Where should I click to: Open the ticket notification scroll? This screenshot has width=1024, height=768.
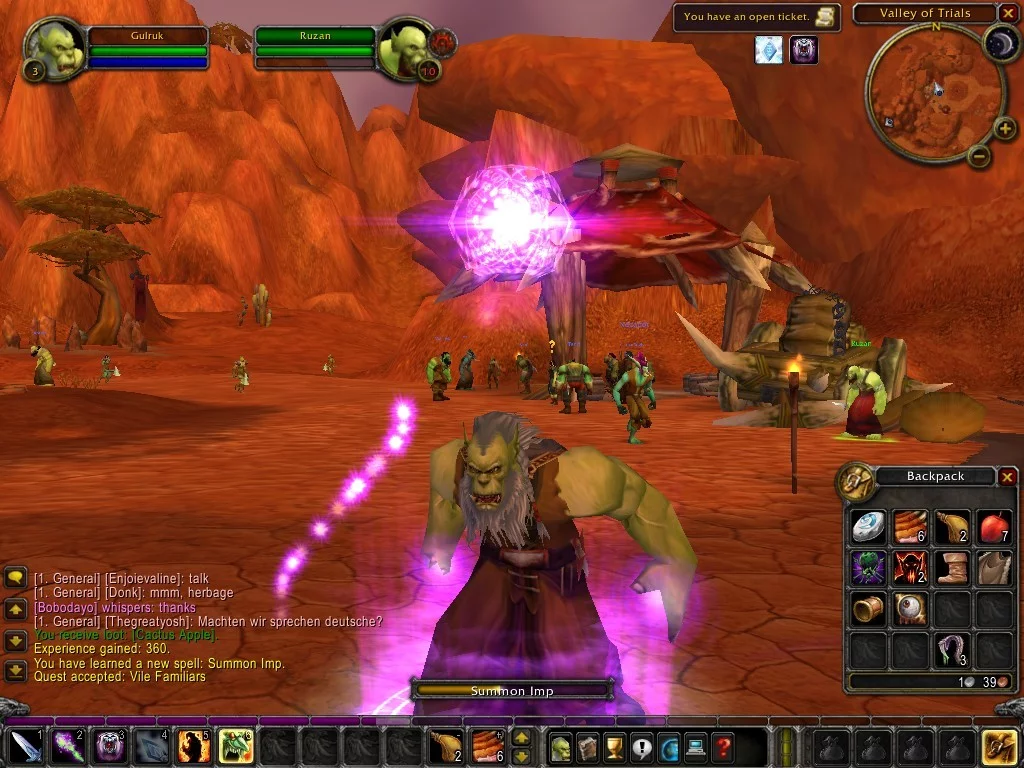(x=825, y=16)
